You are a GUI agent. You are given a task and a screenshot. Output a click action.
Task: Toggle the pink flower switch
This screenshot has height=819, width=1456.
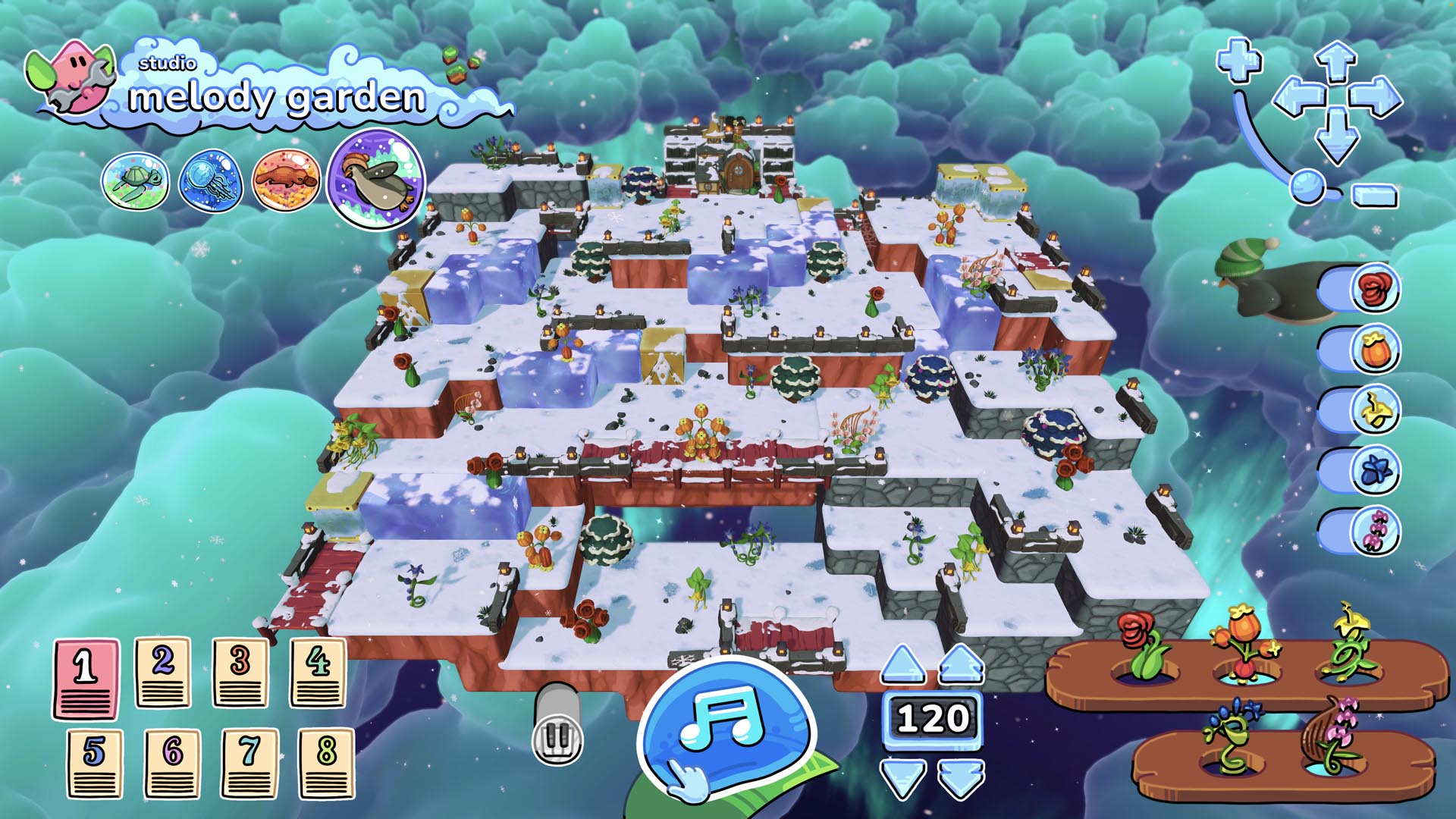point(1361,531)
